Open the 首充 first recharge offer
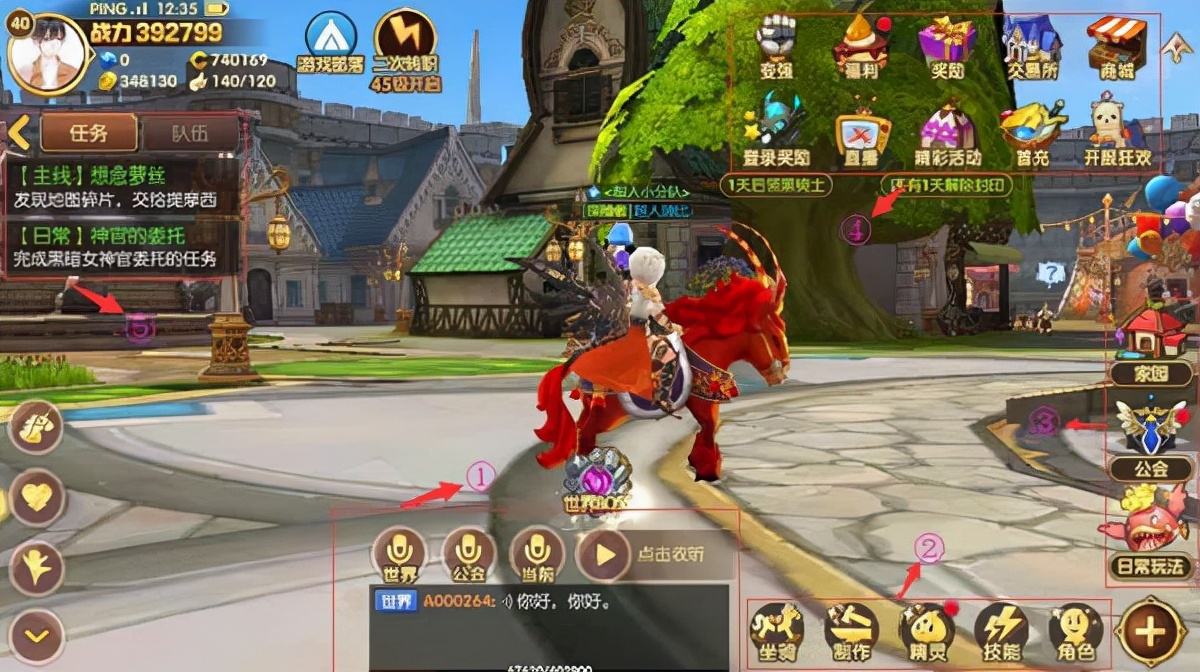This screenshot has width=1200, height=672. click(1032, 130)
